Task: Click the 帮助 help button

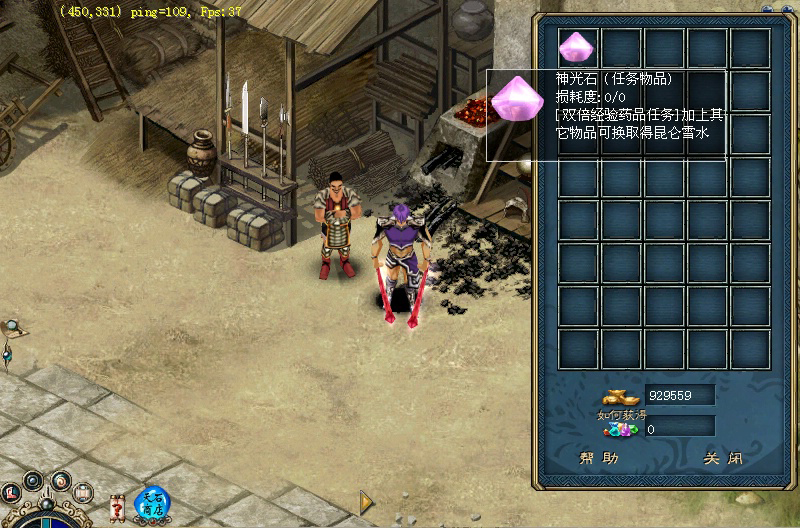Action: [599, 459]
